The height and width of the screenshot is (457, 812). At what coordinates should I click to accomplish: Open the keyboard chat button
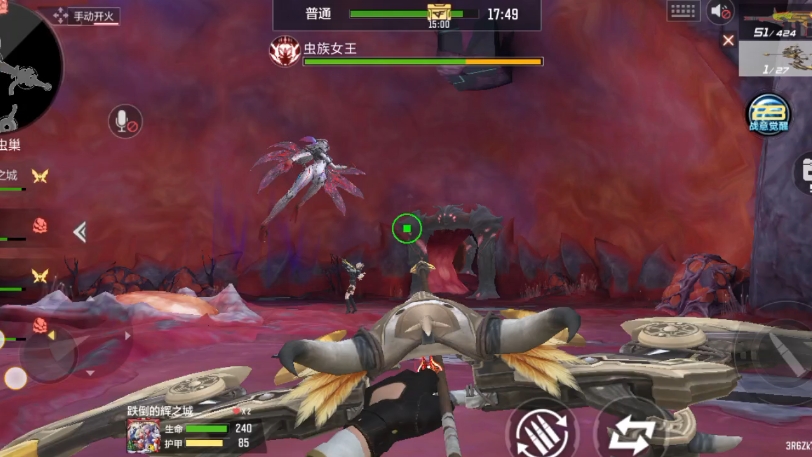684,11
